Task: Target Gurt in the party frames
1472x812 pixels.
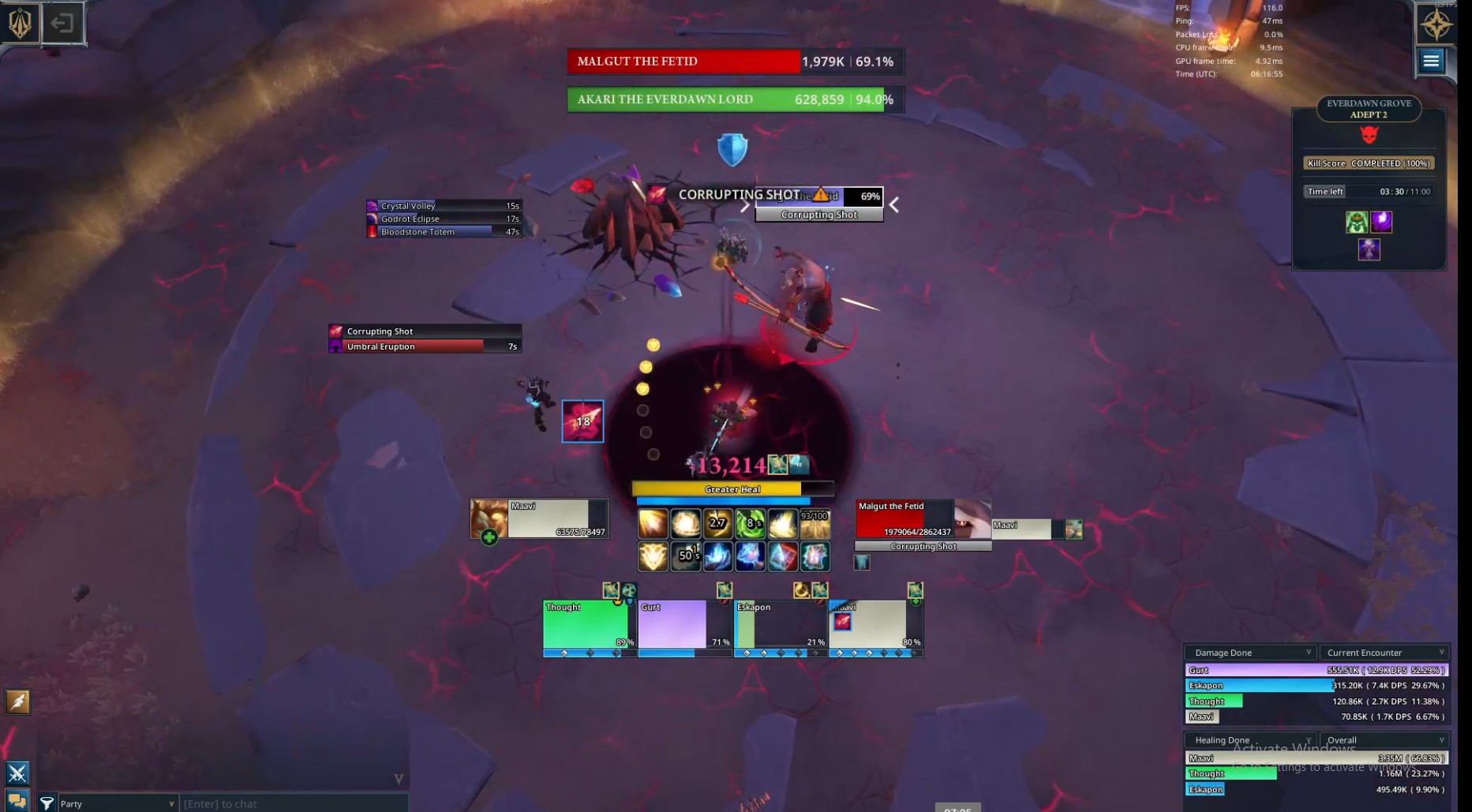Action: [684, 624]
